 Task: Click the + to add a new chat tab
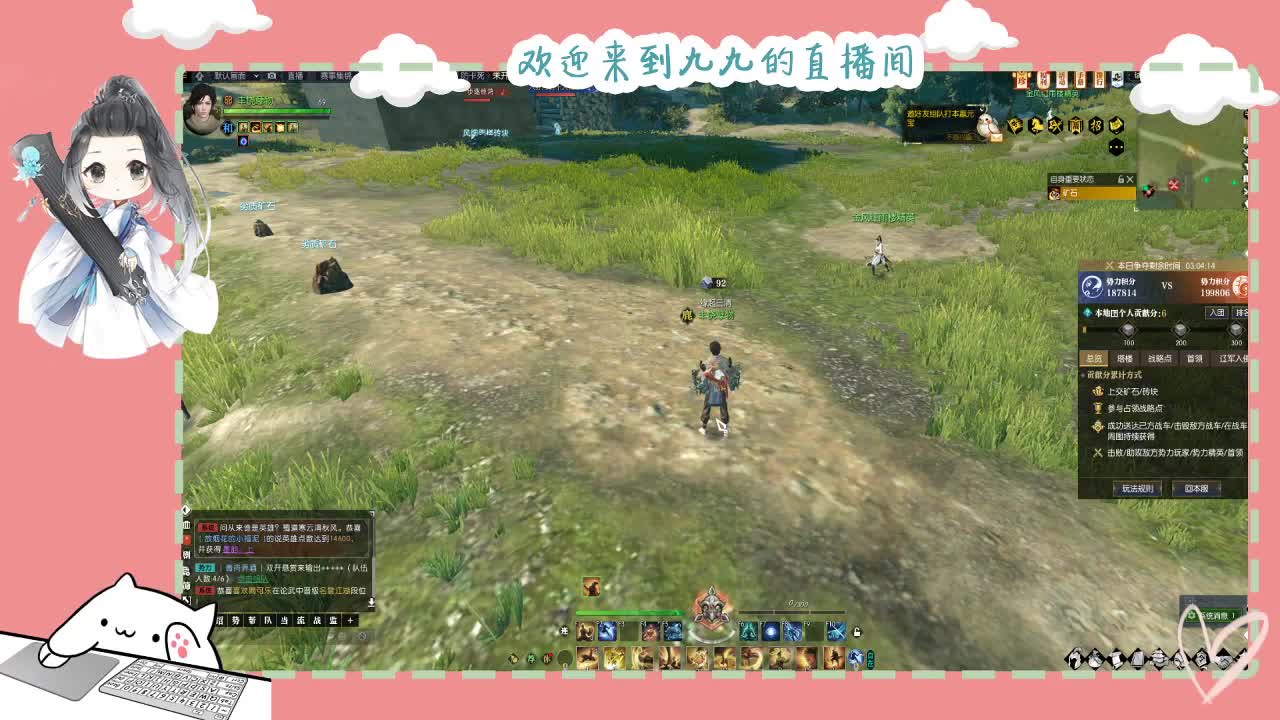click(350, 620)
